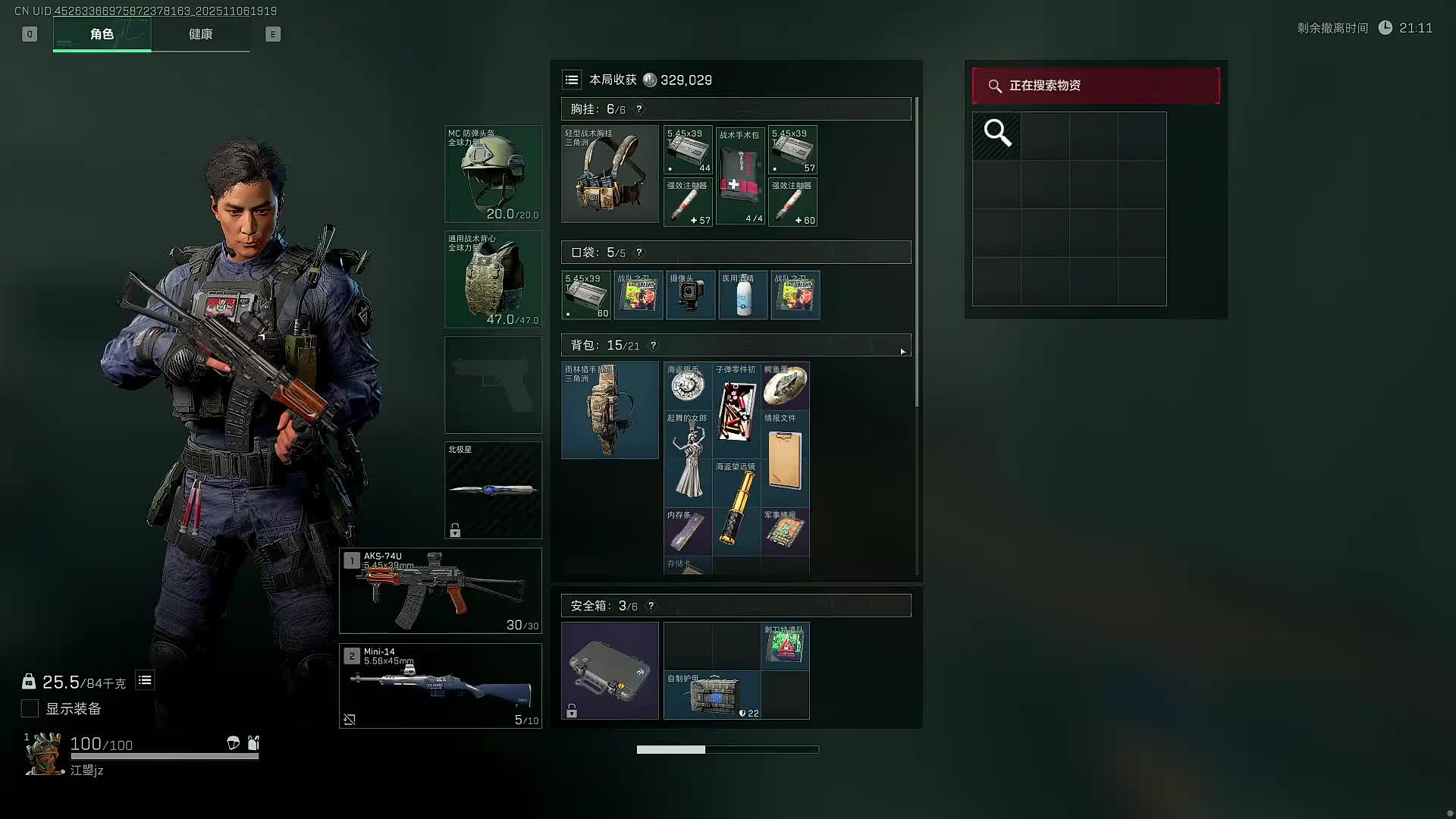The height and width of the screenshot is (819, 1456).
Task: Choose the 北极星 knife slot
Action: 493,490
